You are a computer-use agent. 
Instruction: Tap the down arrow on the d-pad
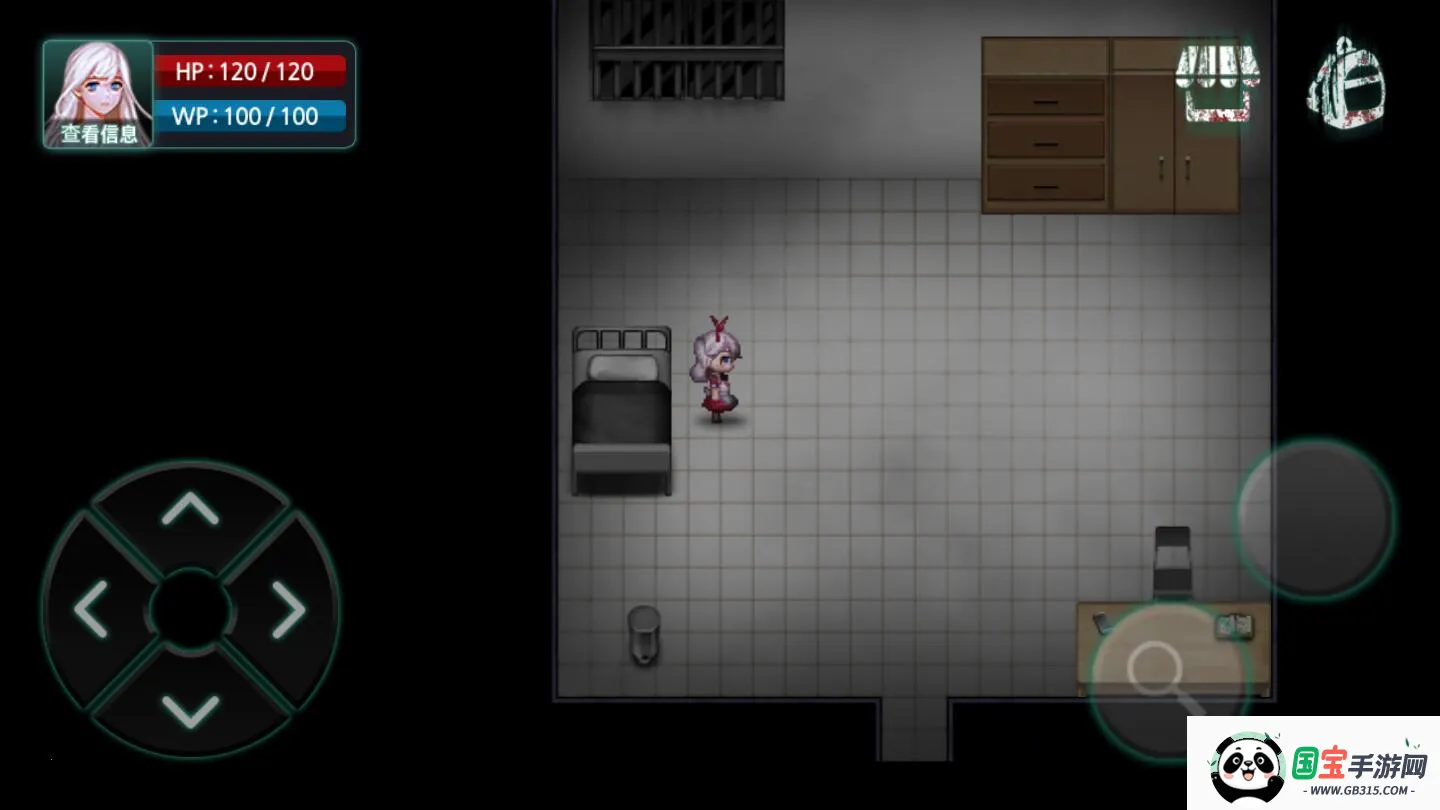tap(190, 709)
